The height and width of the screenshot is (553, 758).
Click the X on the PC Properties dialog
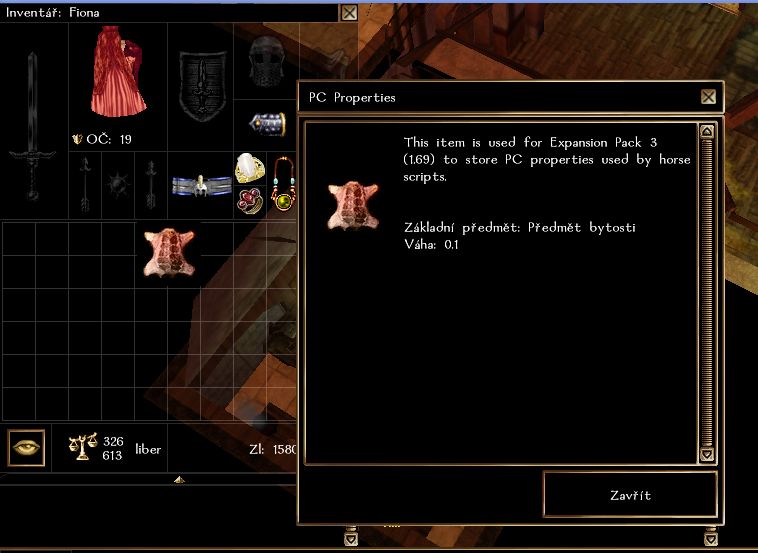pyautogui.click(x=708, y=97)
